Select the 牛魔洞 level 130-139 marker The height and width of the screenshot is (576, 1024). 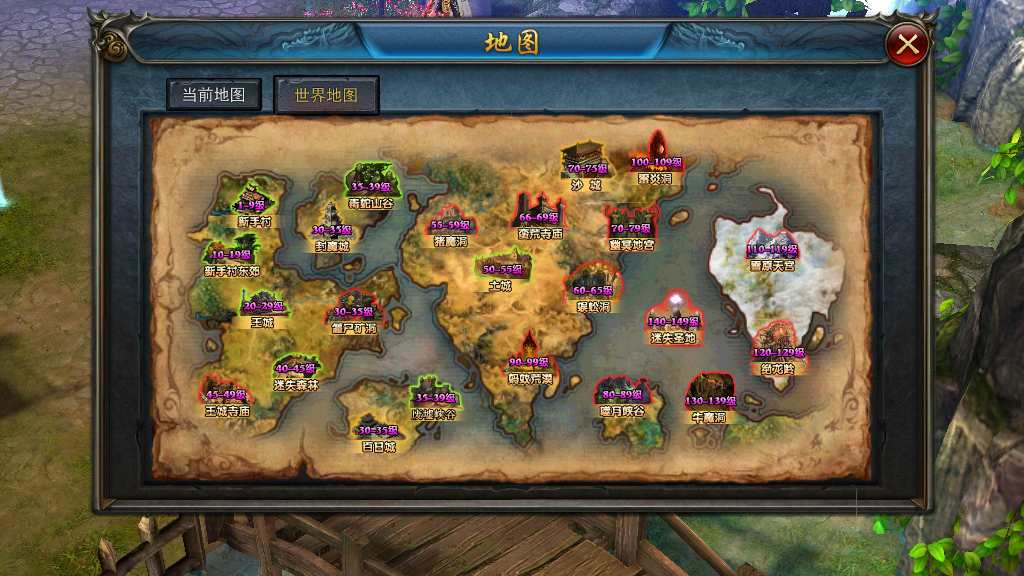[x=711, y=399]
